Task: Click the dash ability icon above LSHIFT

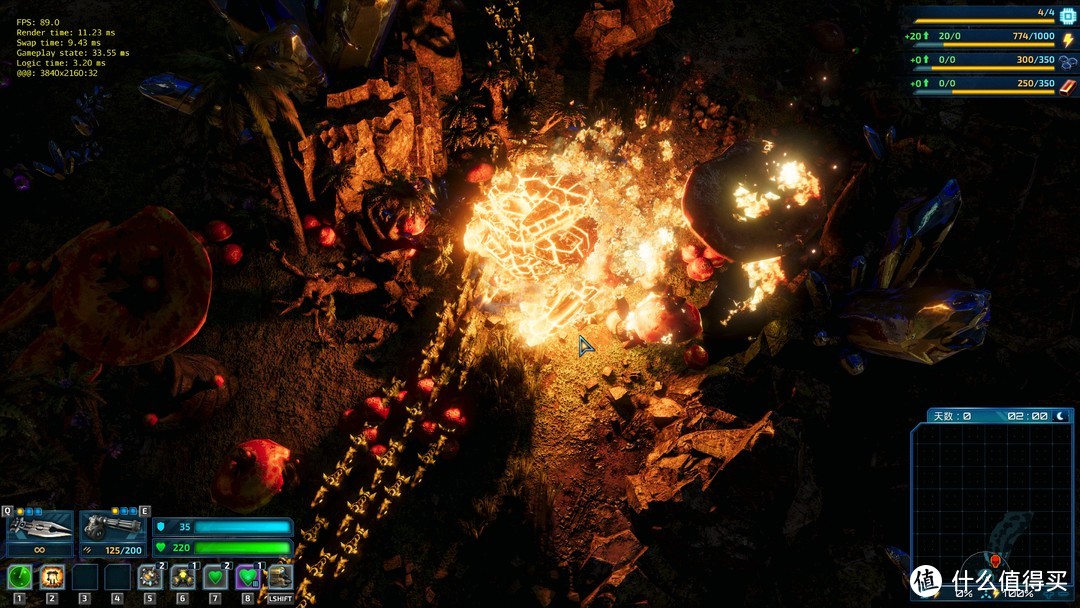Action: 280,577
